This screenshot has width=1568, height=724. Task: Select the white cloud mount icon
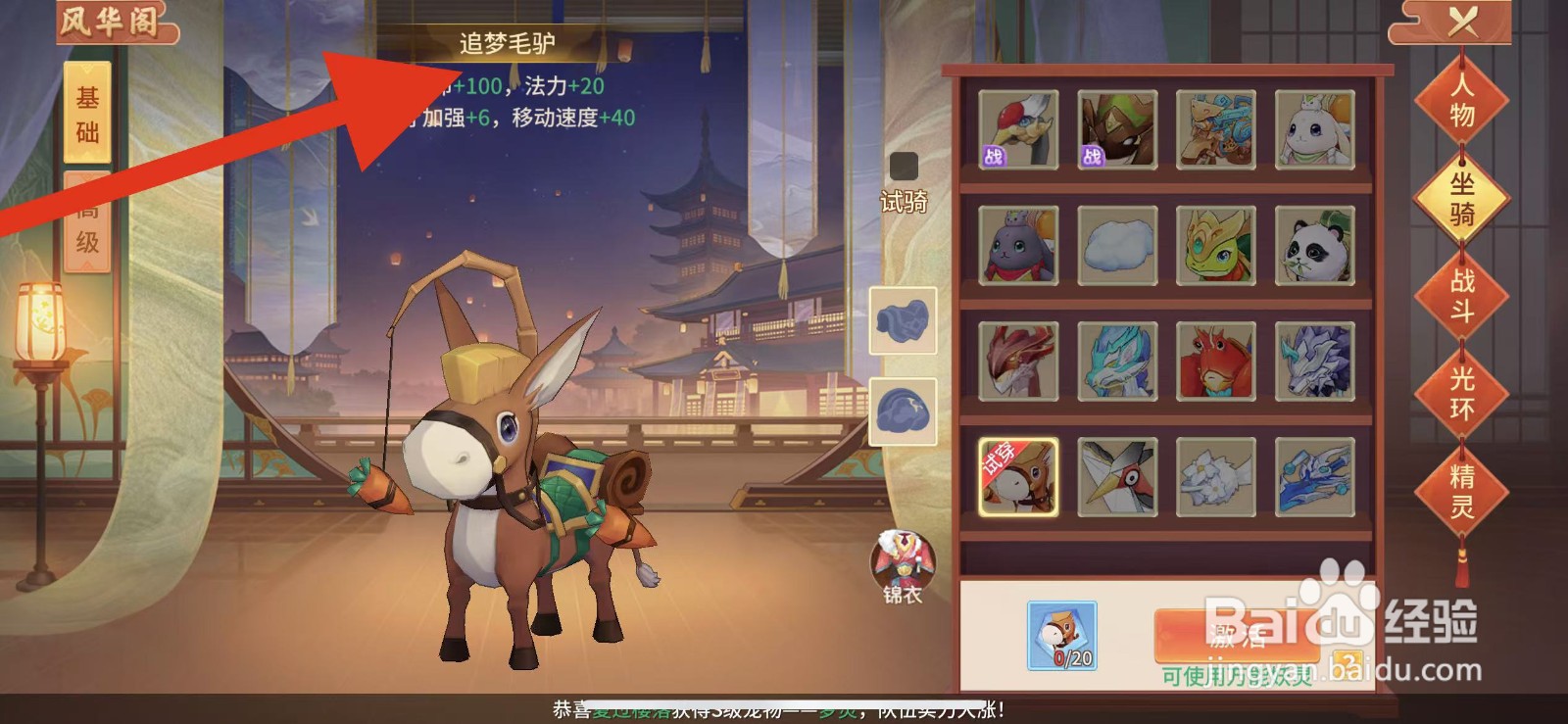(x=1117, y=245)
